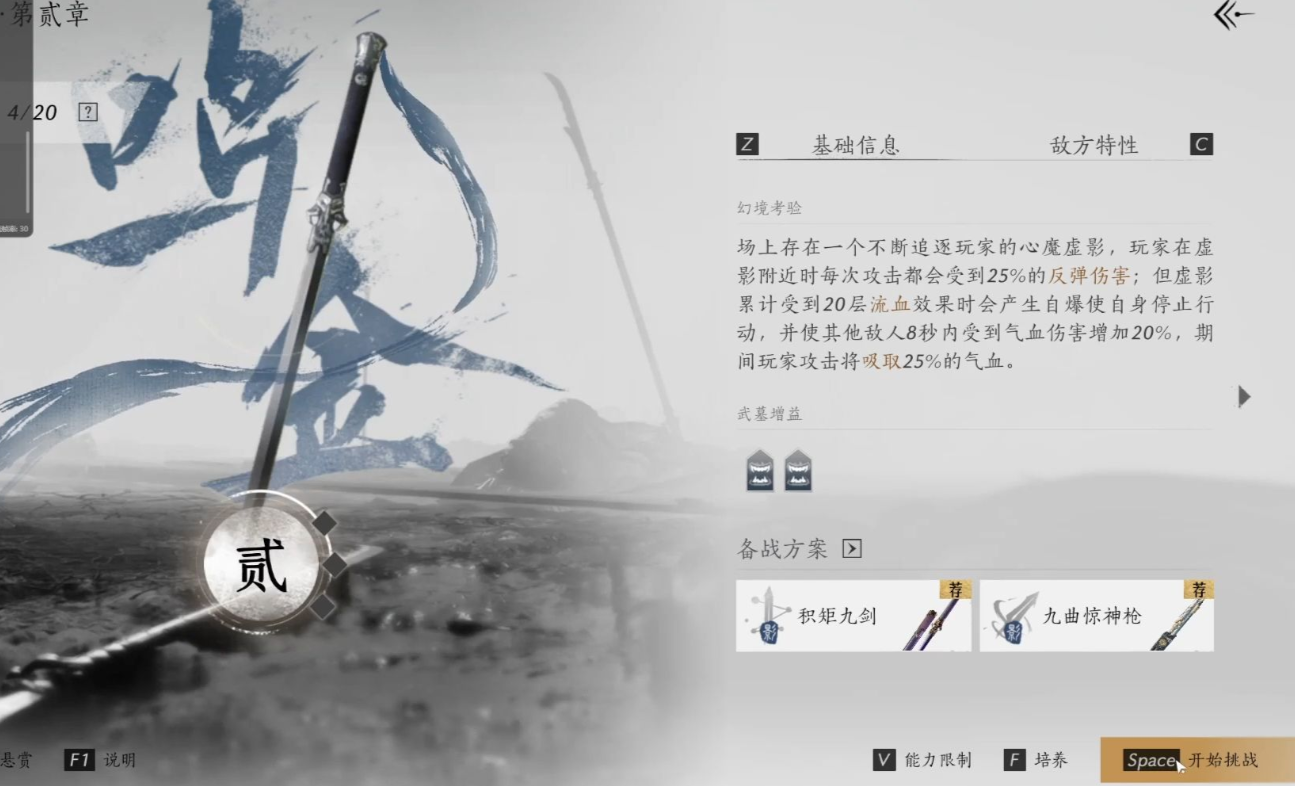Viewport: 1295px width, 786px height.
Task: Toggle the 荐 recommended badge on 九曲惊神枪
Action: (1200, 590)
